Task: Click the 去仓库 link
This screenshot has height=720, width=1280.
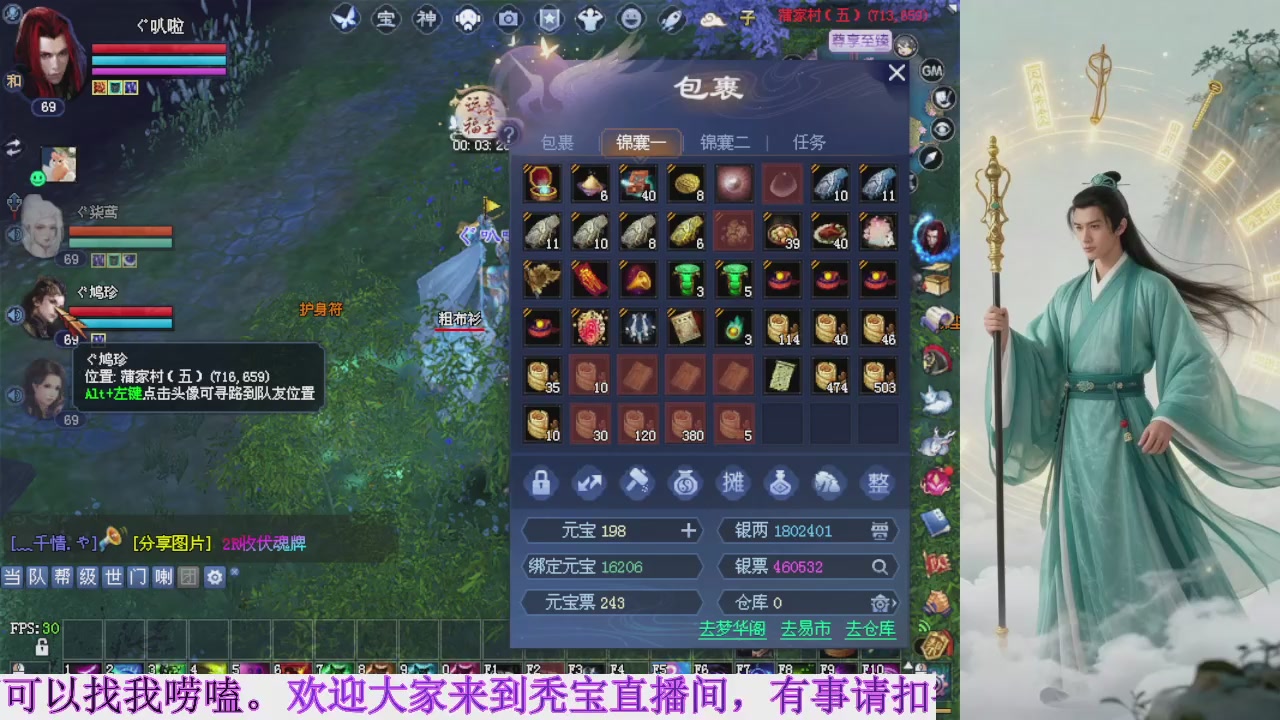Action: [869, 630]
